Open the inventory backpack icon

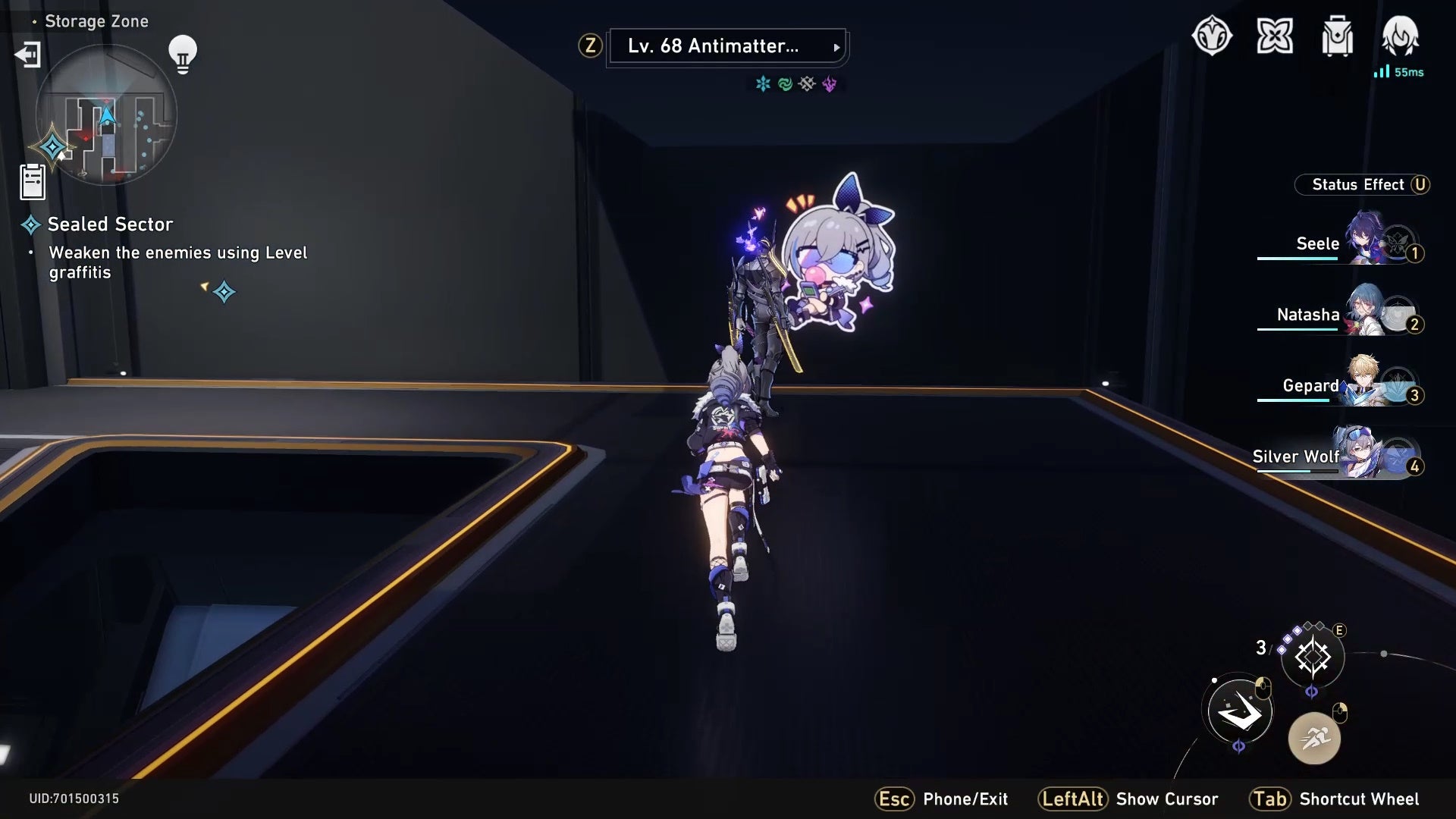[1338, 35]
